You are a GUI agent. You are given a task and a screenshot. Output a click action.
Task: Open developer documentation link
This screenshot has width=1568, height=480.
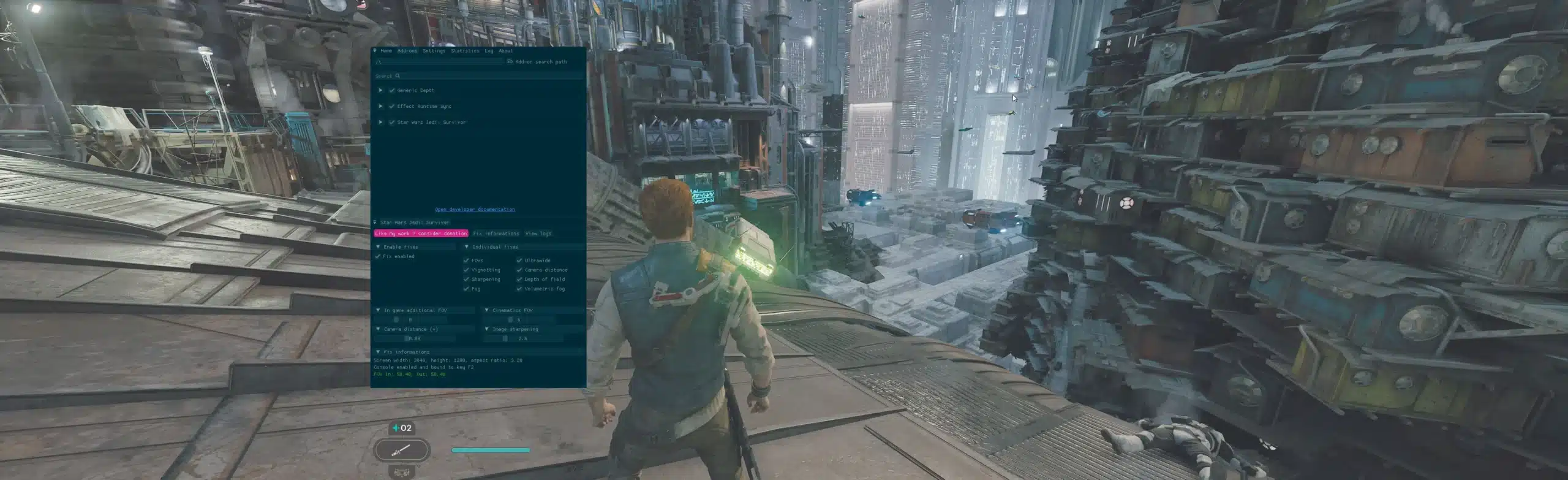[x=475, y=210]
